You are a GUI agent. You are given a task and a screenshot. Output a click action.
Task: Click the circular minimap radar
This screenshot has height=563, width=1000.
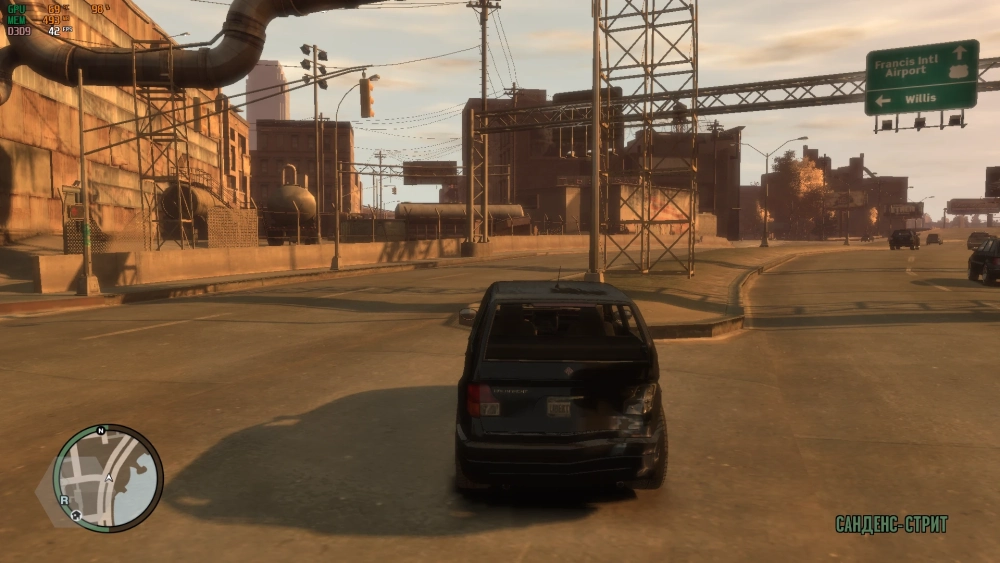pos(108,478)
